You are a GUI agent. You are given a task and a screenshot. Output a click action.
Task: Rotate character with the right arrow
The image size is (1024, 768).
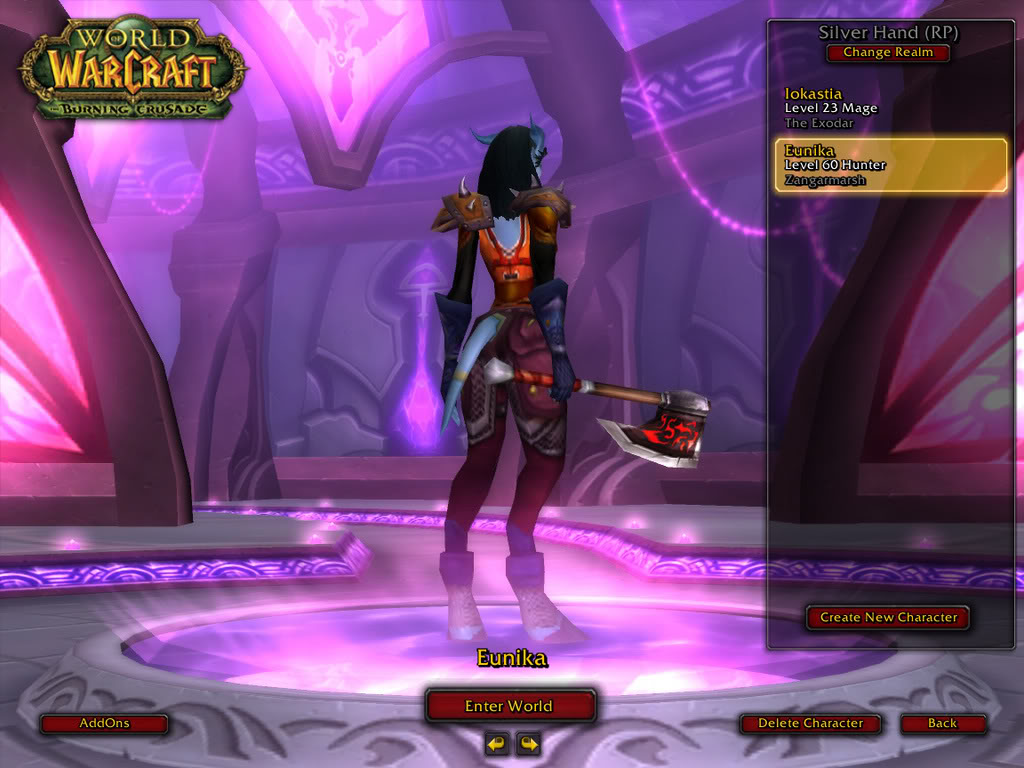[528, 743]
